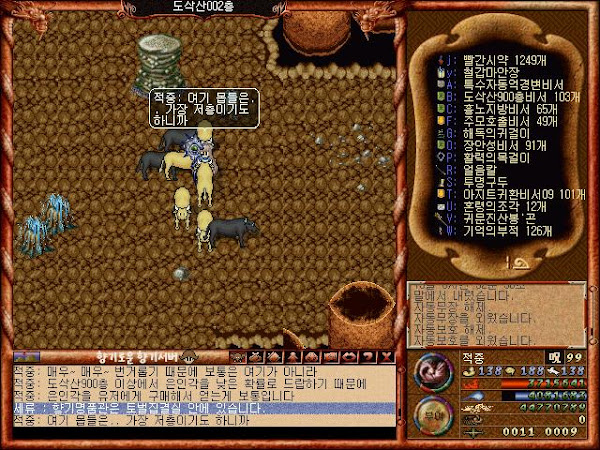Screen dimensions: 600x450
Task: Click the round swirl emblem orb
Action: click(x=429, y=370)
